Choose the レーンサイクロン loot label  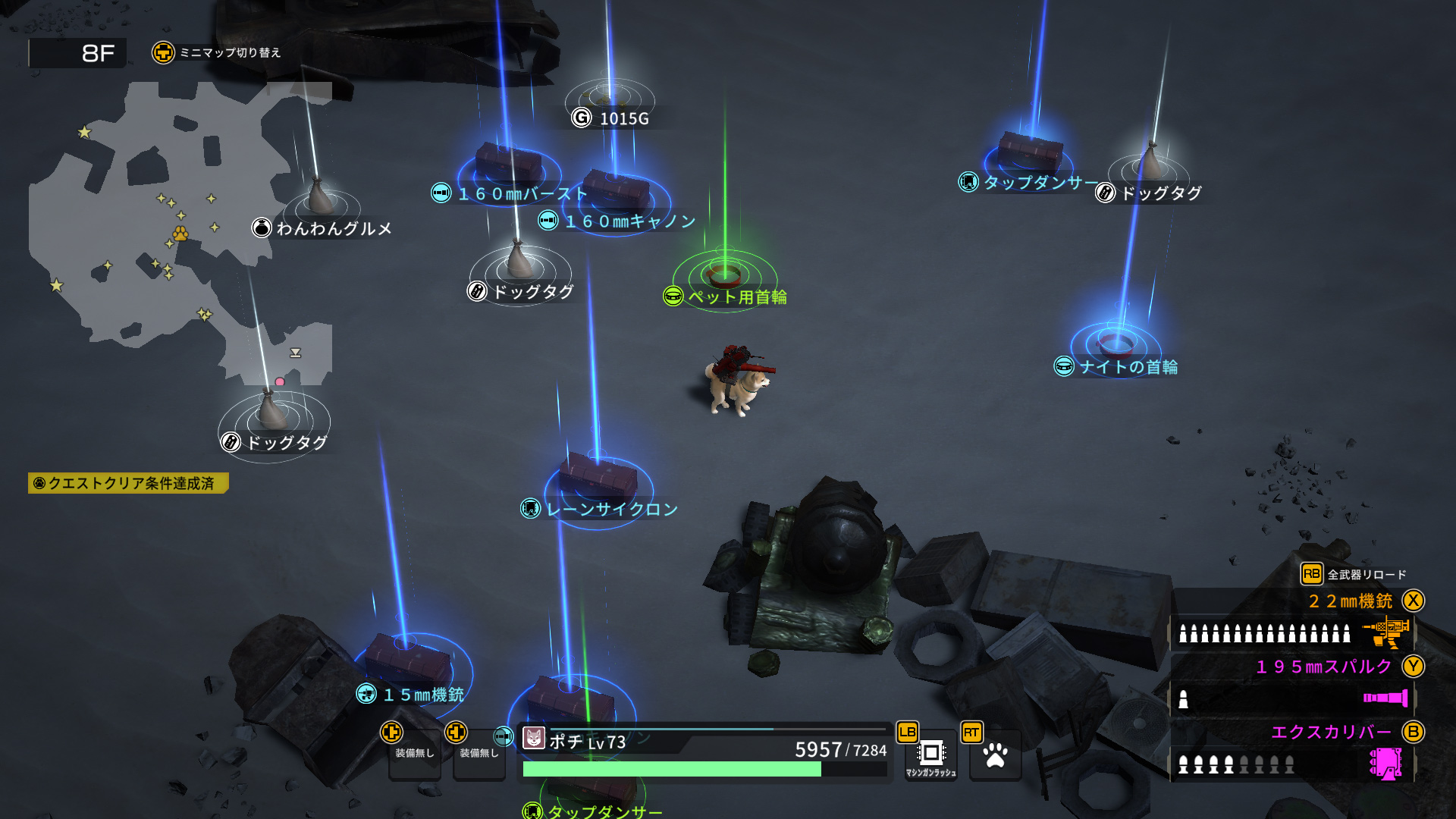601,509
